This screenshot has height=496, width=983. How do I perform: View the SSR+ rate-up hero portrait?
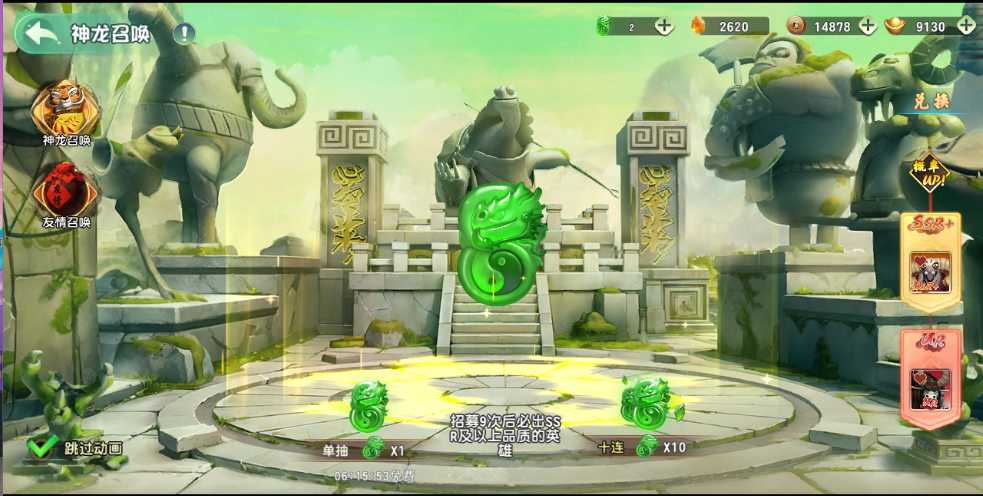pyautogui.click(x=930, y=271)
